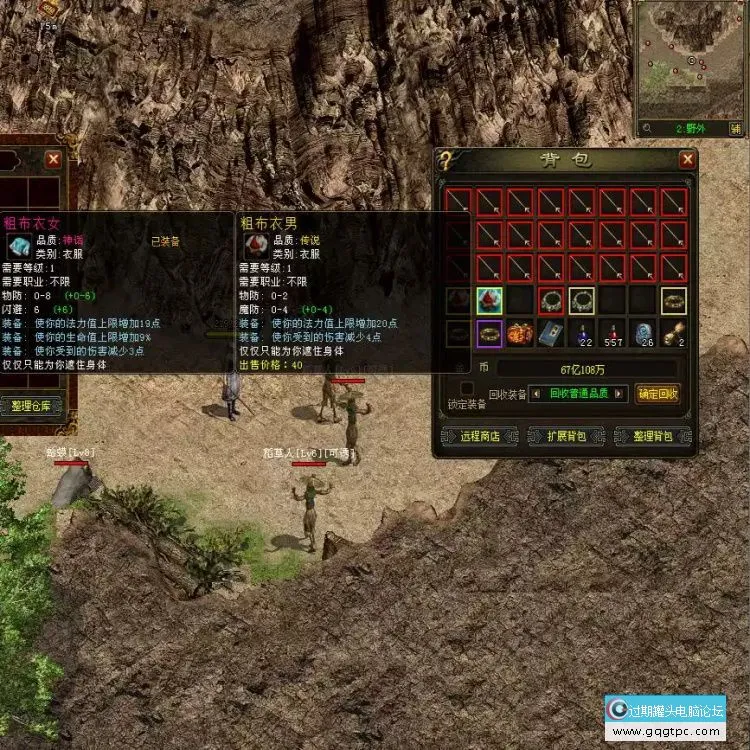Click the minimap magnifier zoom icon
The image size is (750, 750).
pyautogui.click(x=649, y=128)
